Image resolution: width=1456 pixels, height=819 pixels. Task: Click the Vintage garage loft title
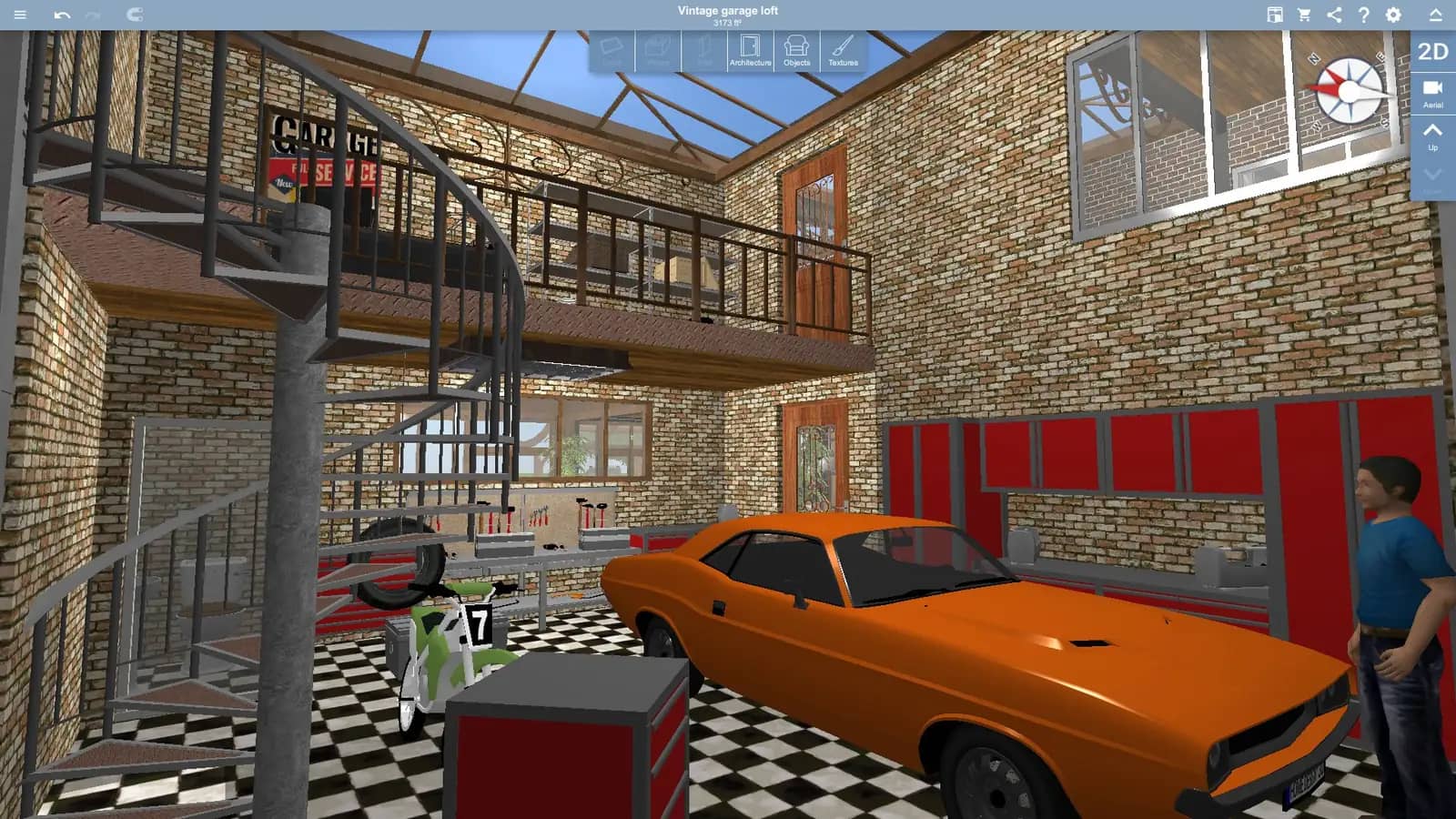point(726,10)
